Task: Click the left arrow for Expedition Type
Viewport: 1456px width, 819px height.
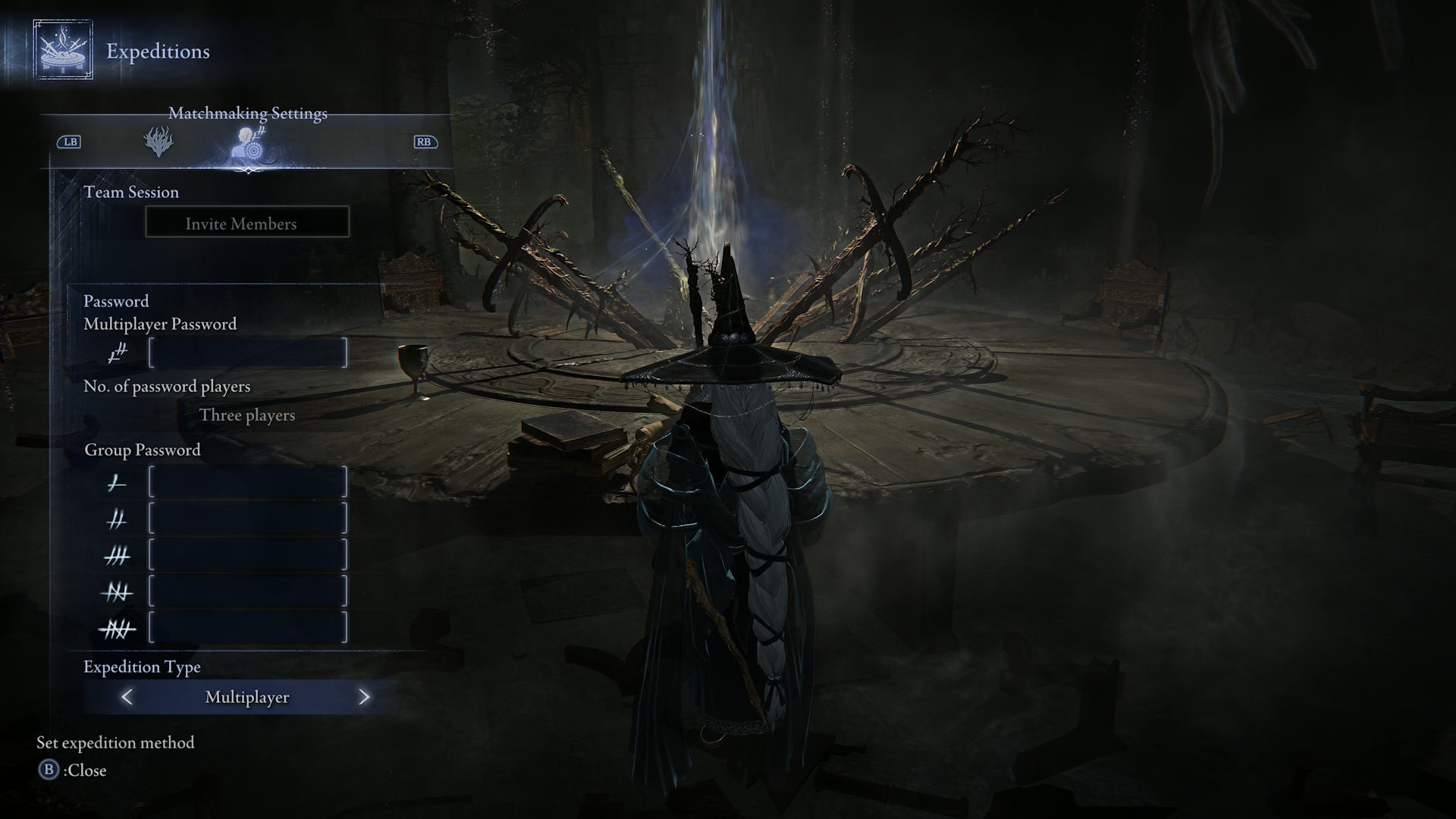Action: click(127, 697)
